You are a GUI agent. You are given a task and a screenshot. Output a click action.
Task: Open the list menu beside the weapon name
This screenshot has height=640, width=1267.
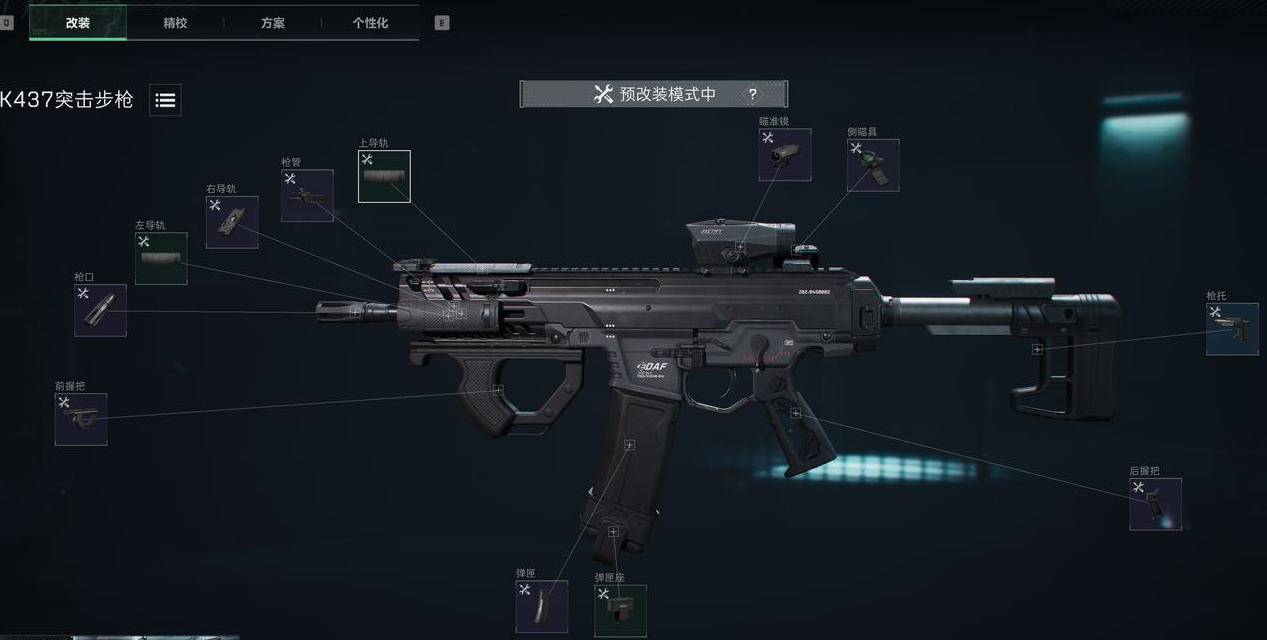[166, 100]
